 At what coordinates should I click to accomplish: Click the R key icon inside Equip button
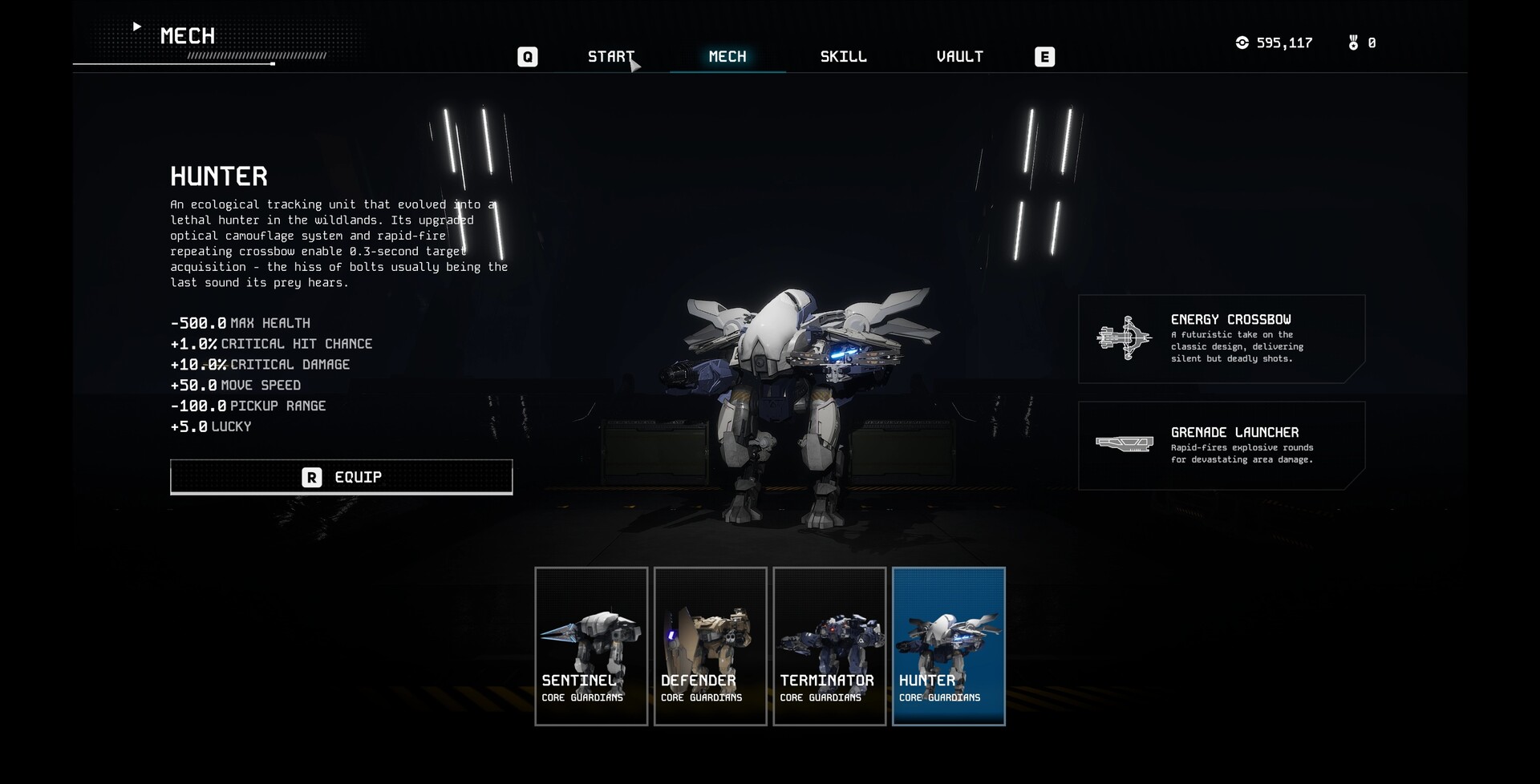(311, 477)
